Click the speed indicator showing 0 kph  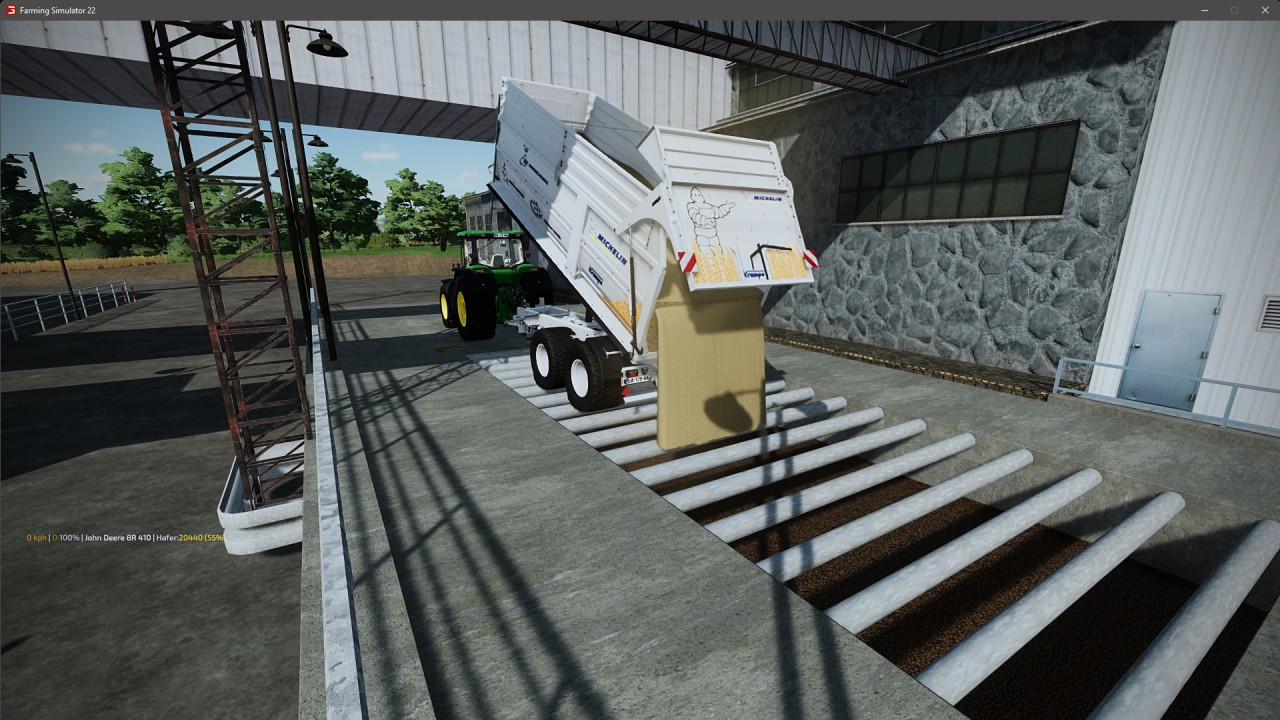[35, 537]
